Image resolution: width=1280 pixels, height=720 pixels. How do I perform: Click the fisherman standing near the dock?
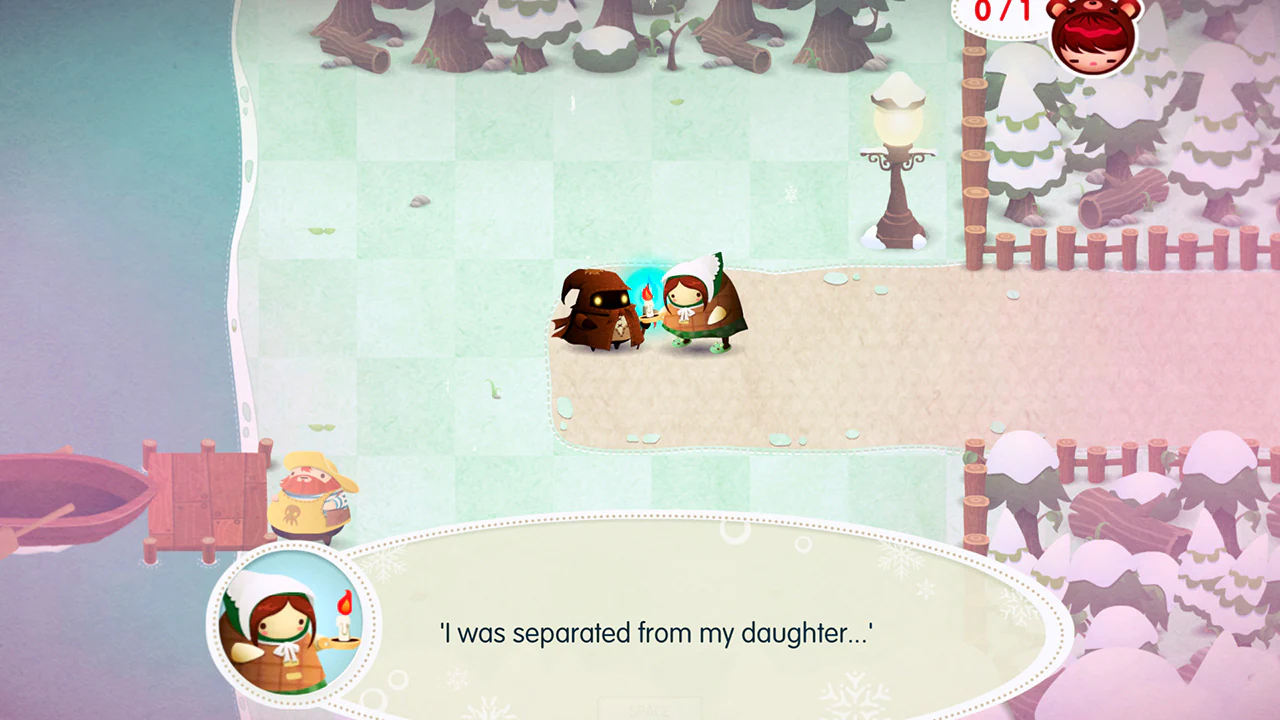(x=310, y=500)
